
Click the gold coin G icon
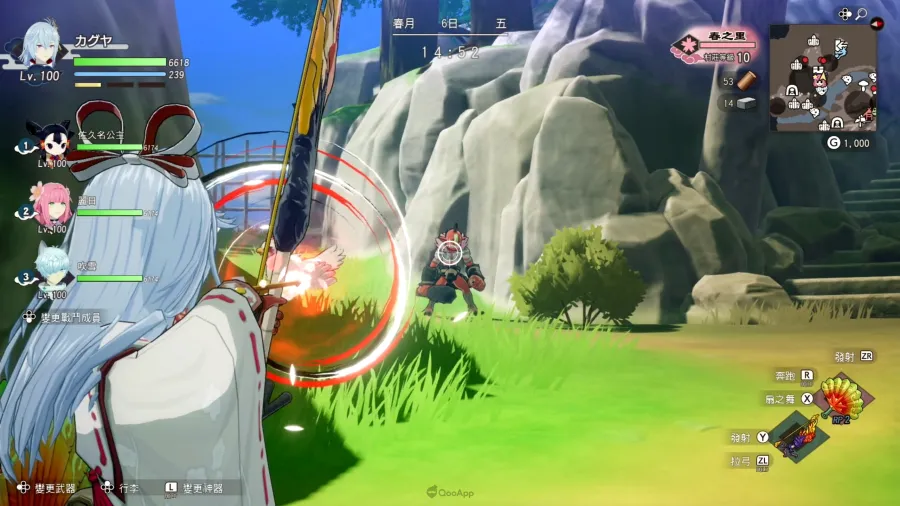pyautogui.click(x=833, y=143)
